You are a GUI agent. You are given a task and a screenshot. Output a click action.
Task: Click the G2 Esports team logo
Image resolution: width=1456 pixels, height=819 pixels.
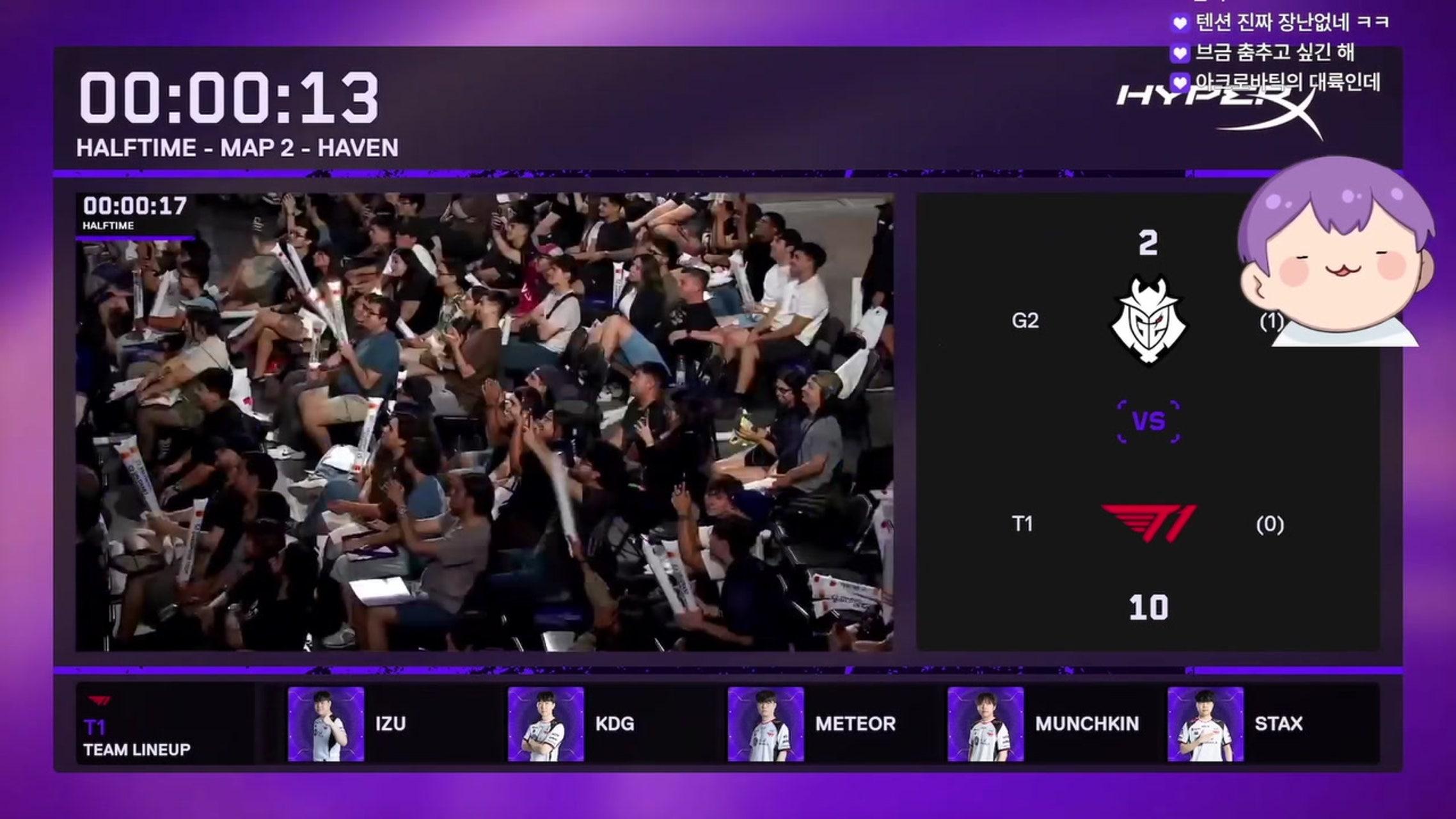(x=1148, y=321)
